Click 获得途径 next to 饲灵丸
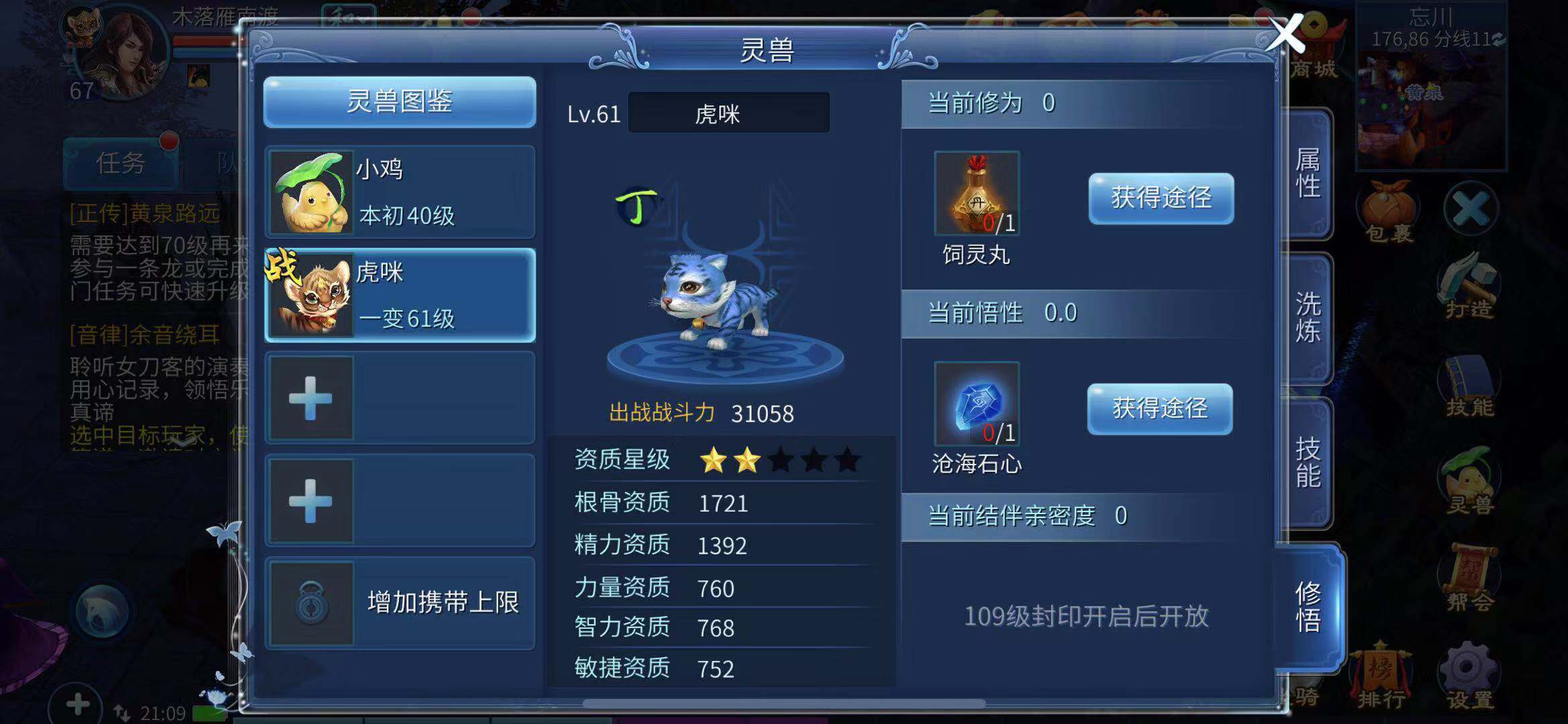Screen dimensions: 1568x724 click(1160, 198)
